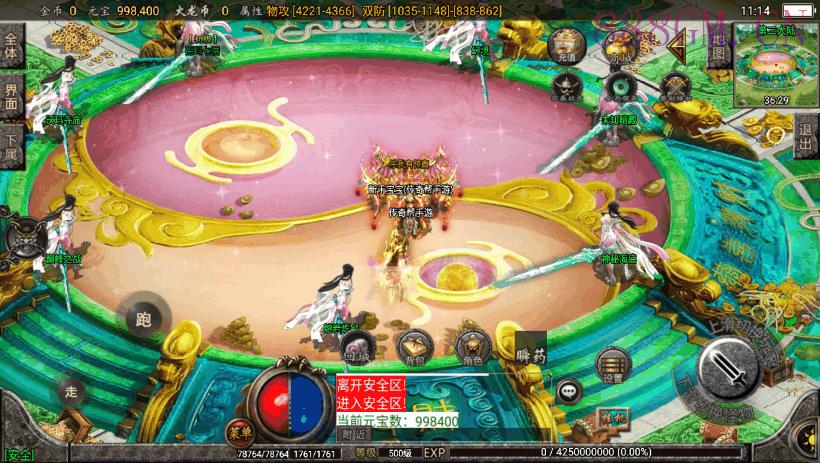This screenshot has height=463, width=820.
Task: Select the jade ring icon
Action: click(x=621, y=88)
